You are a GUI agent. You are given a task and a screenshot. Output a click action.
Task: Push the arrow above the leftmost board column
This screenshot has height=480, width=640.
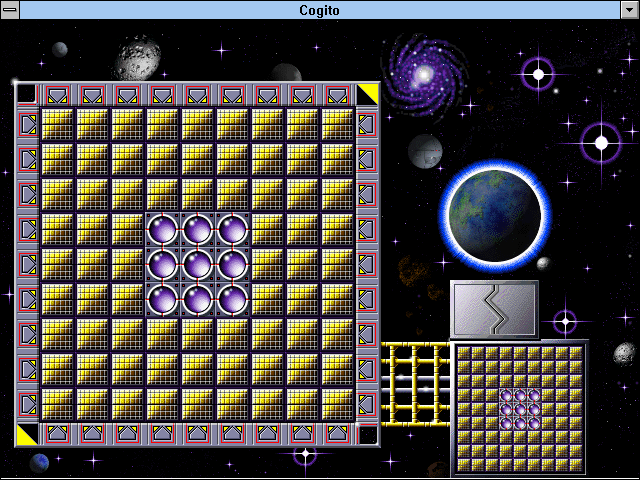pyautogui.click(x=57, y=95)
